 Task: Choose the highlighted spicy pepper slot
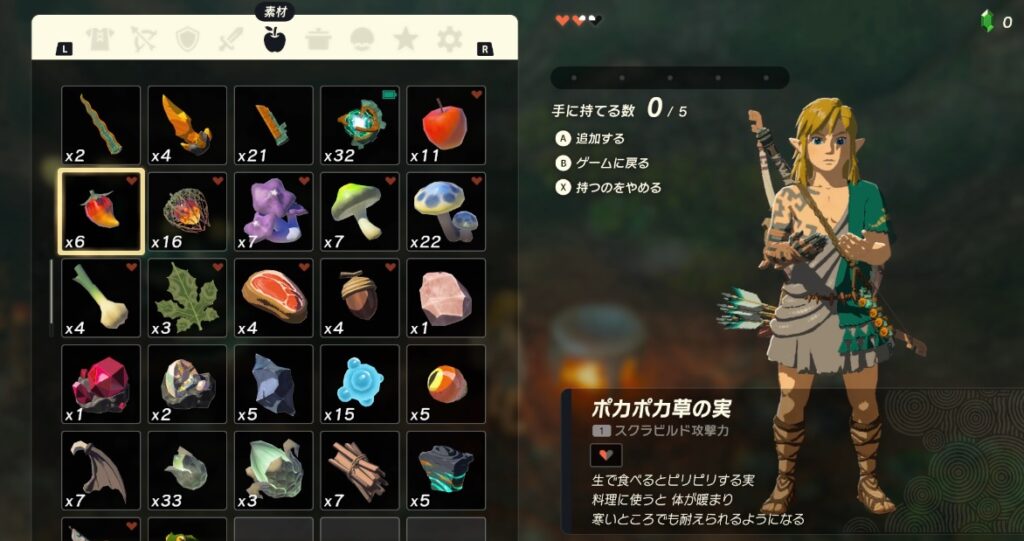click(101, 211)
